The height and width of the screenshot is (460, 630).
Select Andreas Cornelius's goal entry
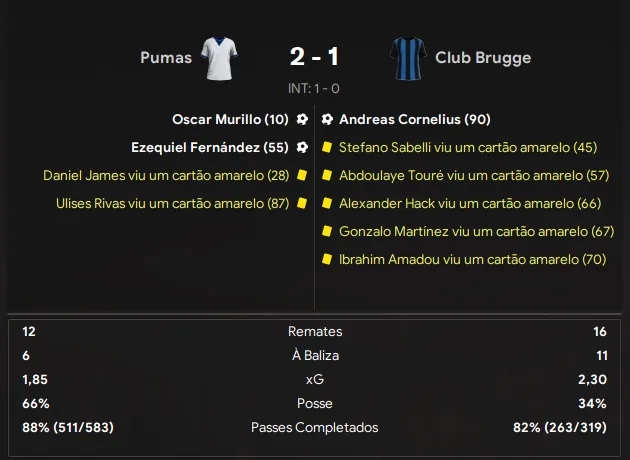tap(414, 119)
